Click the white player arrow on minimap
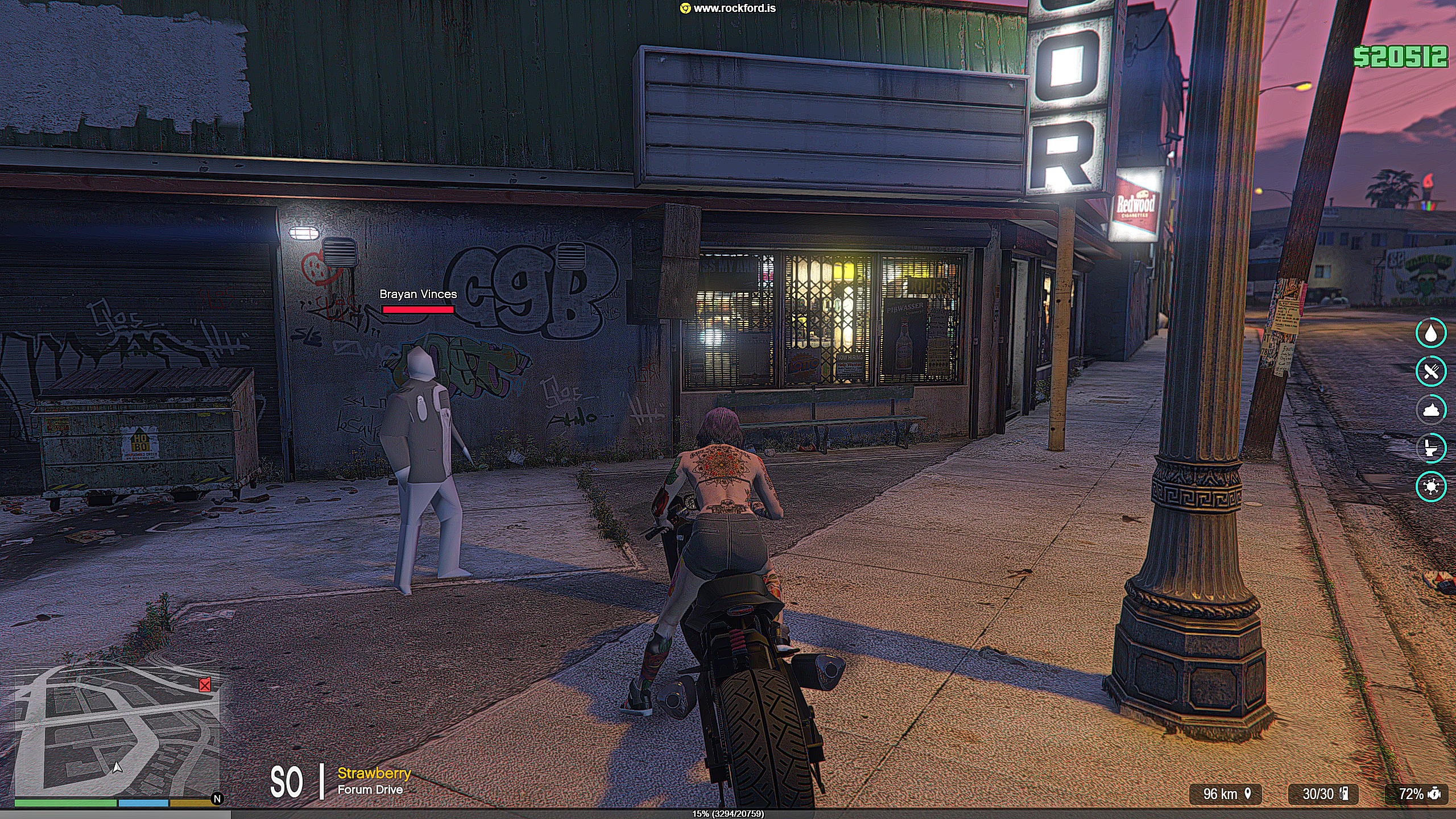 click(117, 768)
